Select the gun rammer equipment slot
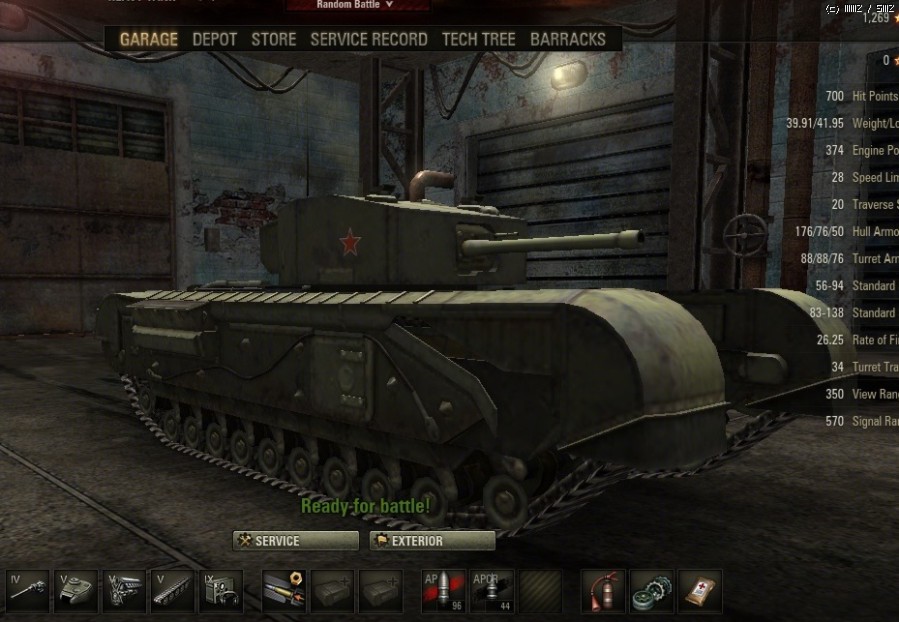 coord(283,591)
